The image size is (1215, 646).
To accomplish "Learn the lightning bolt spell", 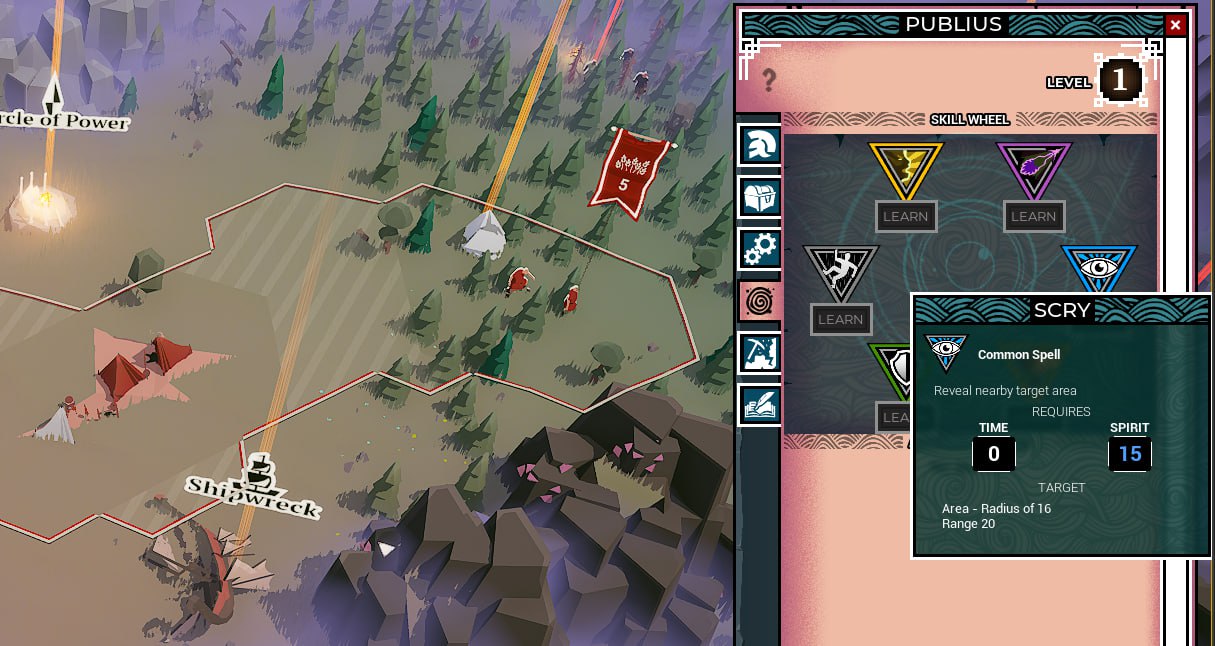I will coord(905,216).
